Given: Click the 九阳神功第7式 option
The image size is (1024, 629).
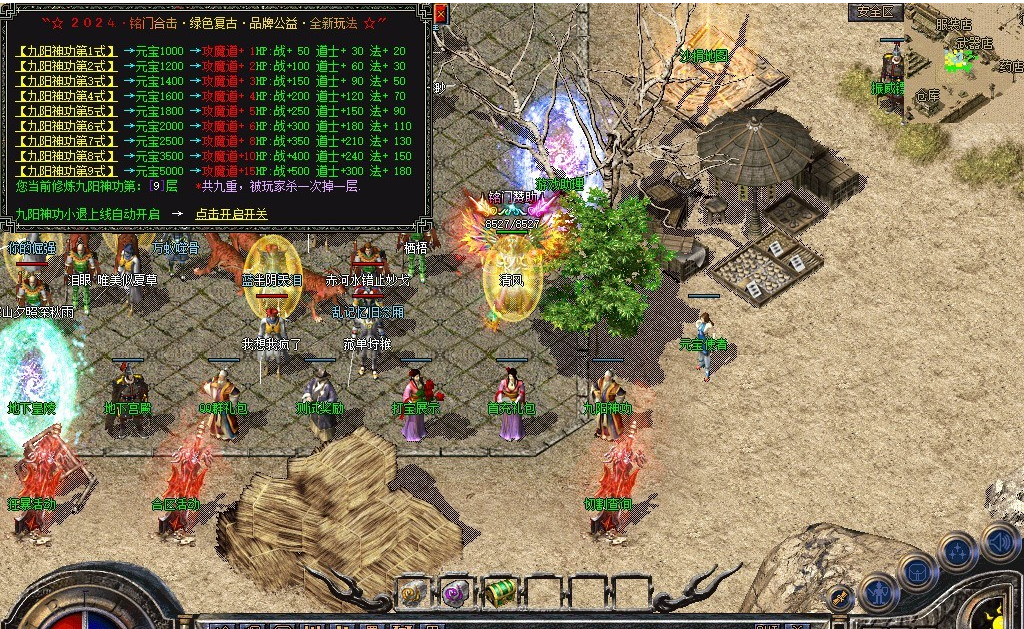Looking at the screenshot, I should pyautogui.click(x=67, y=141).
